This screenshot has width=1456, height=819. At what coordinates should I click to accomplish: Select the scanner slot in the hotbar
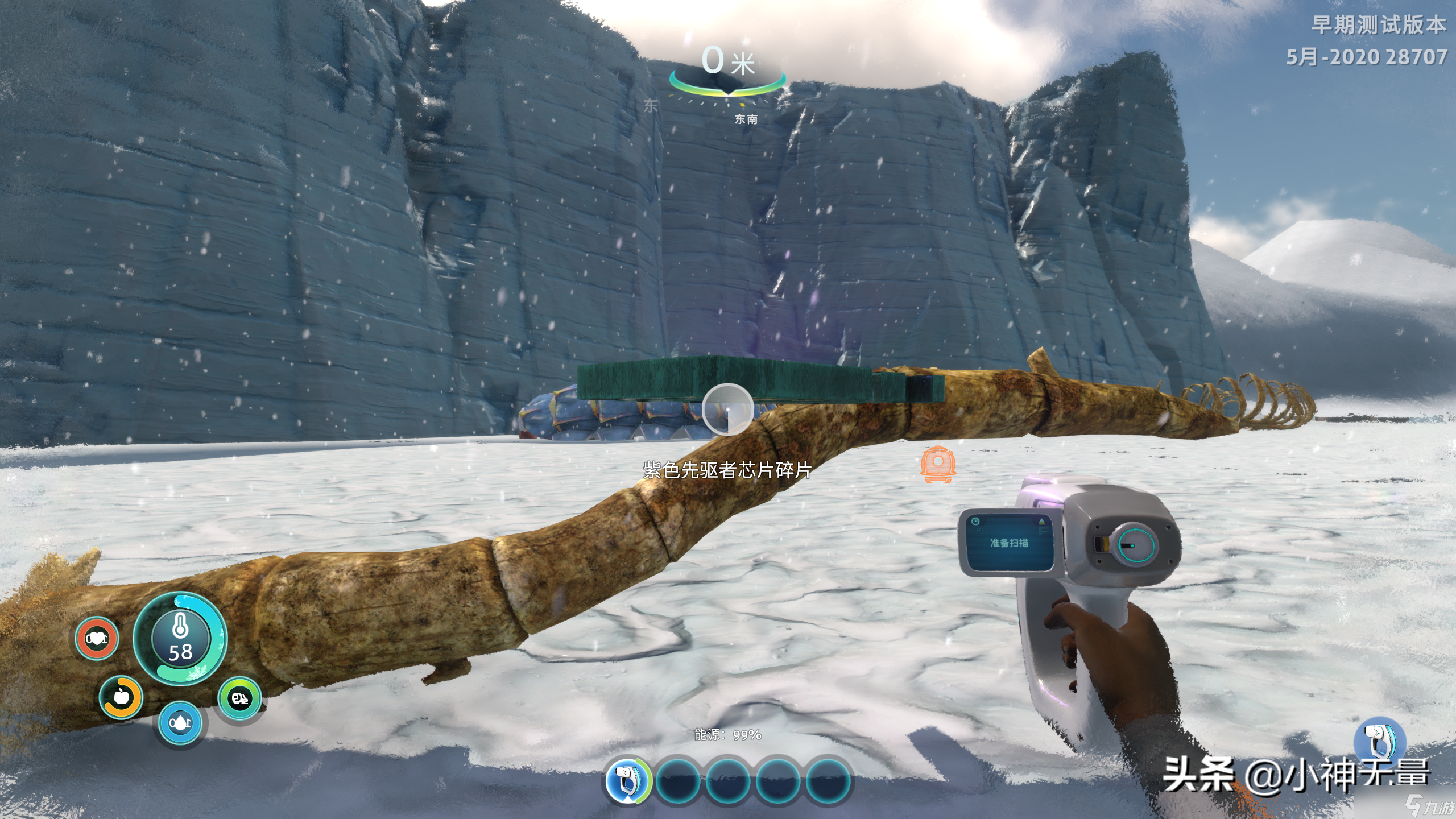coord(627,780)
